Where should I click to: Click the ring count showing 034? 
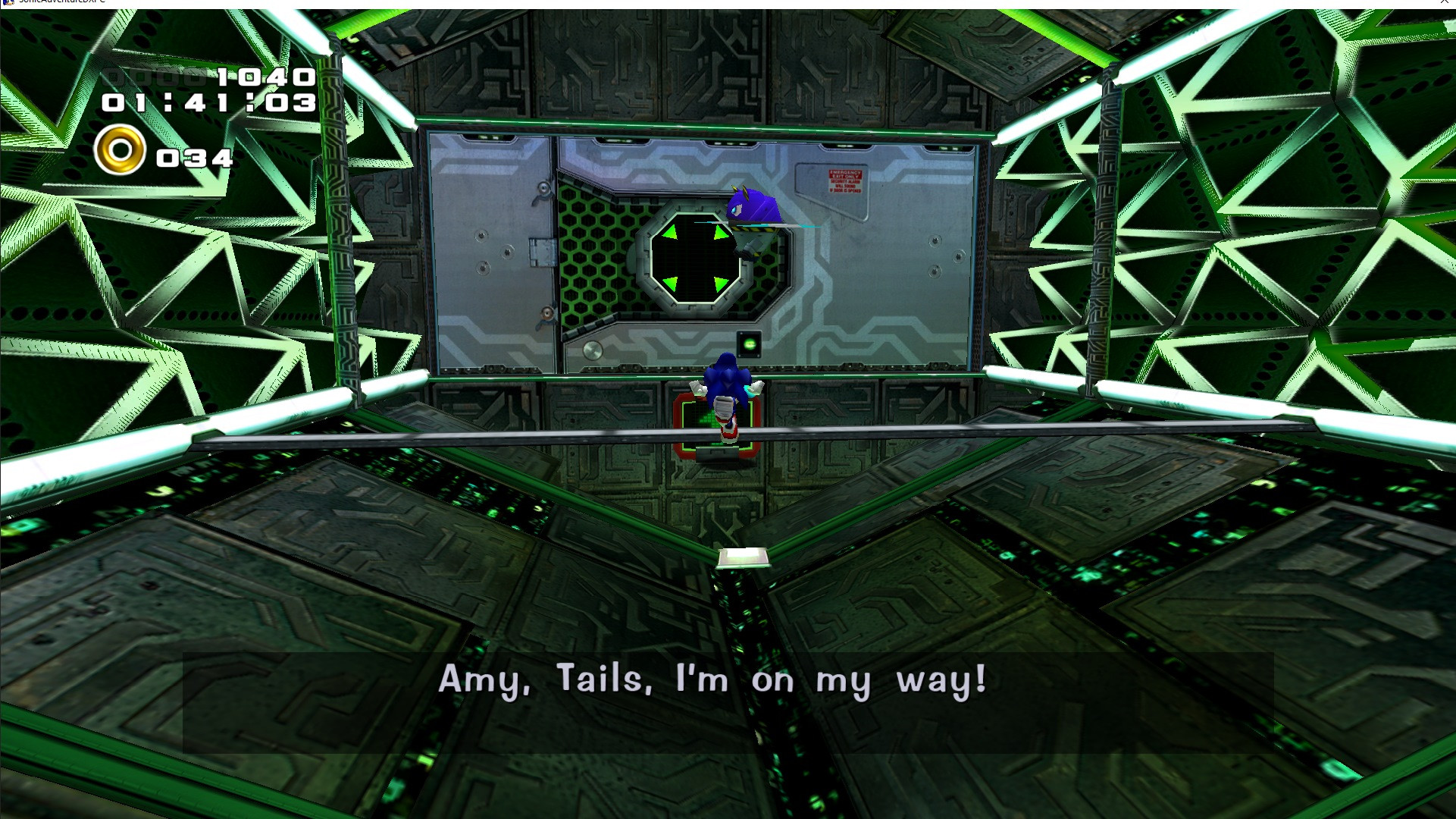coord(195,158)
